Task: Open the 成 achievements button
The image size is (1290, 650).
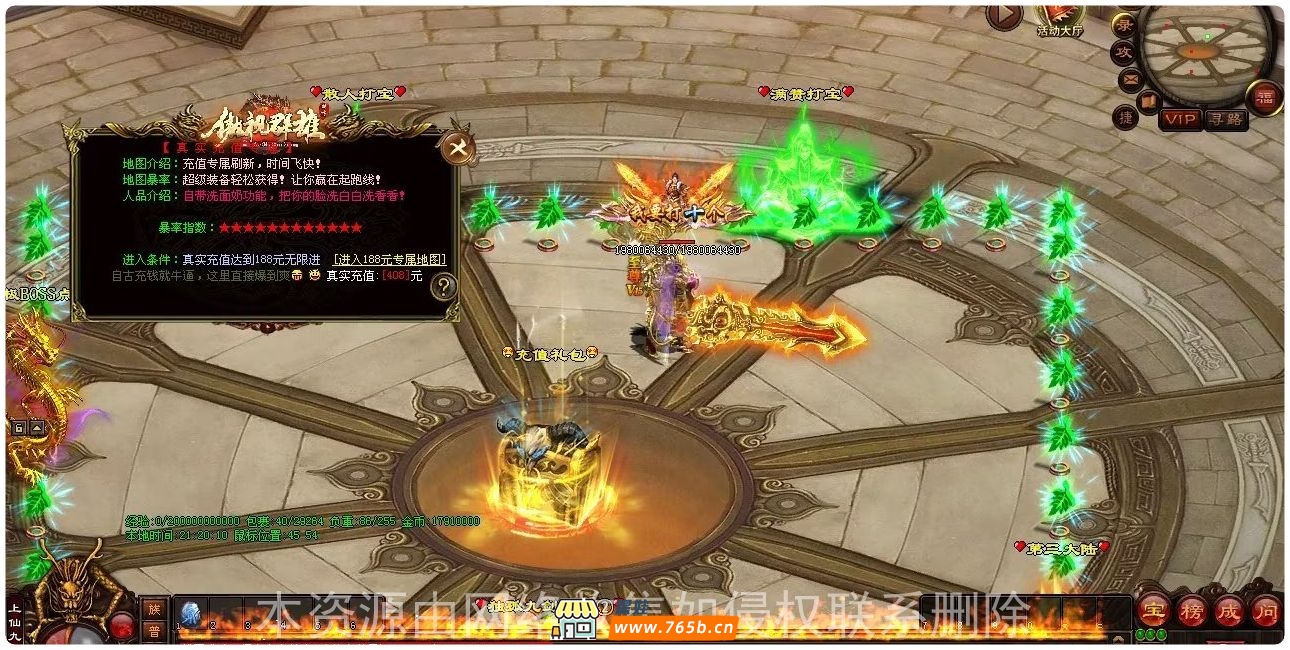Action: pos(1228,610)
